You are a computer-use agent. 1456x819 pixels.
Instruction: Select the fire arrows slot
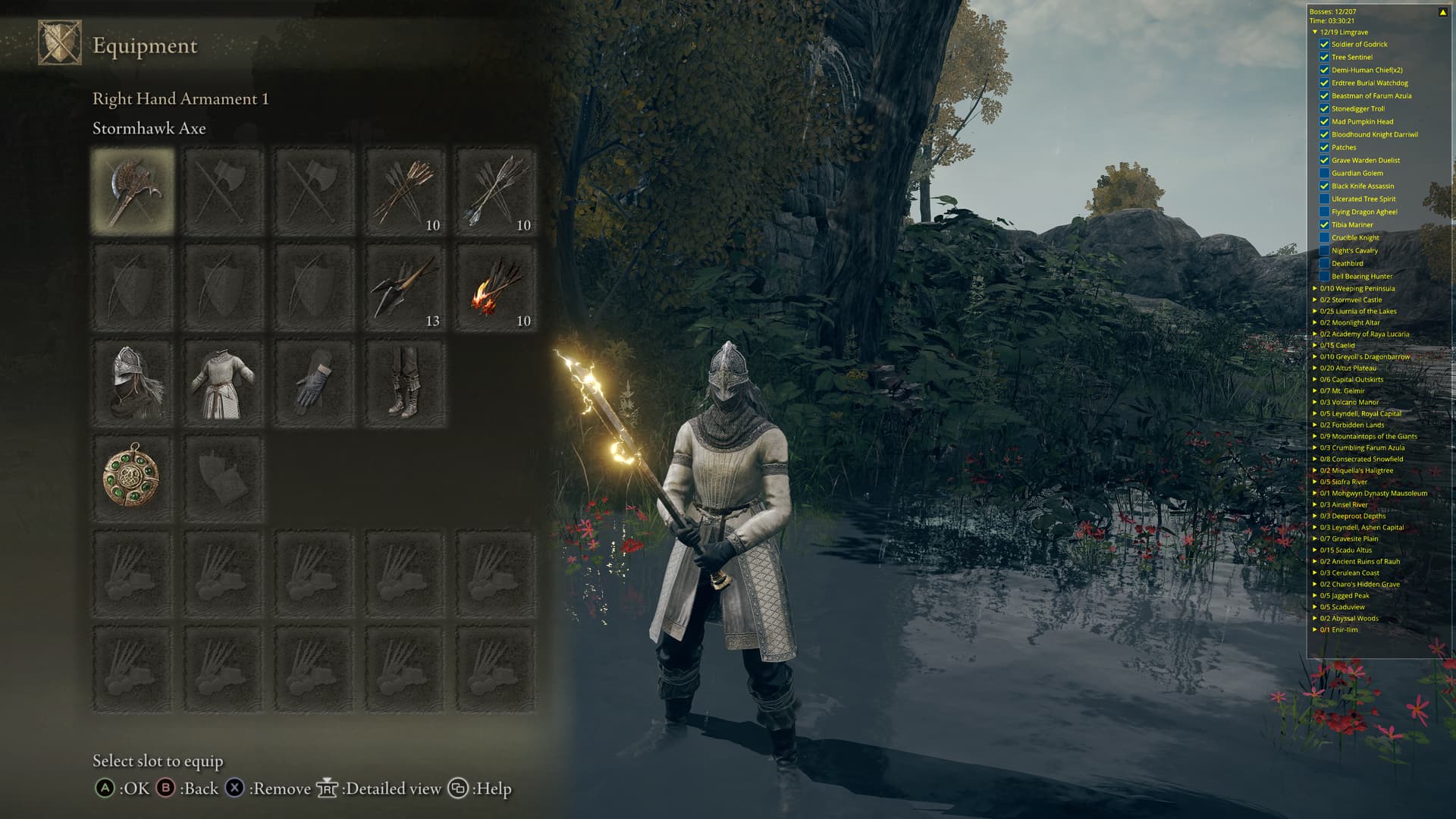pyautogui.click(x=496, y=287)
